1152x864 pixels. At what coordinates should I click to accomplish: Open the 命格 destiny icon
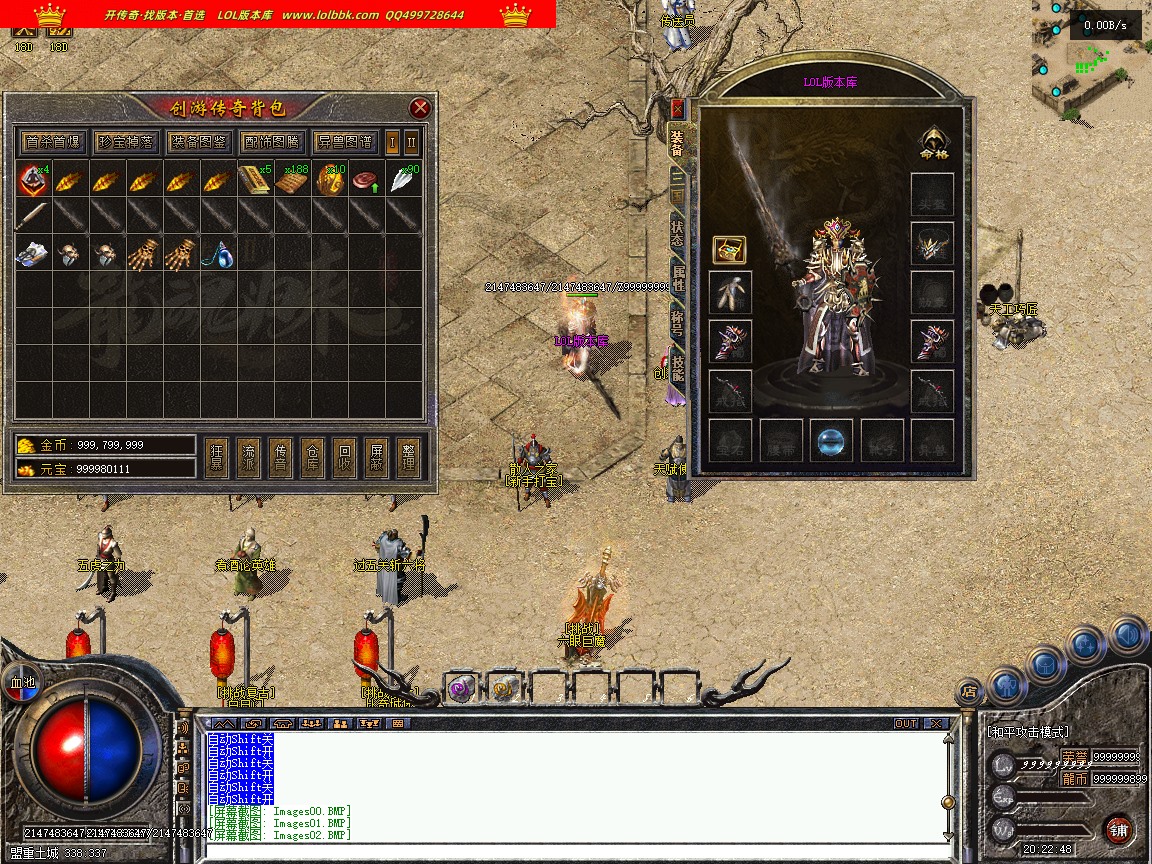pyautogui.click(x=933, y=143)
